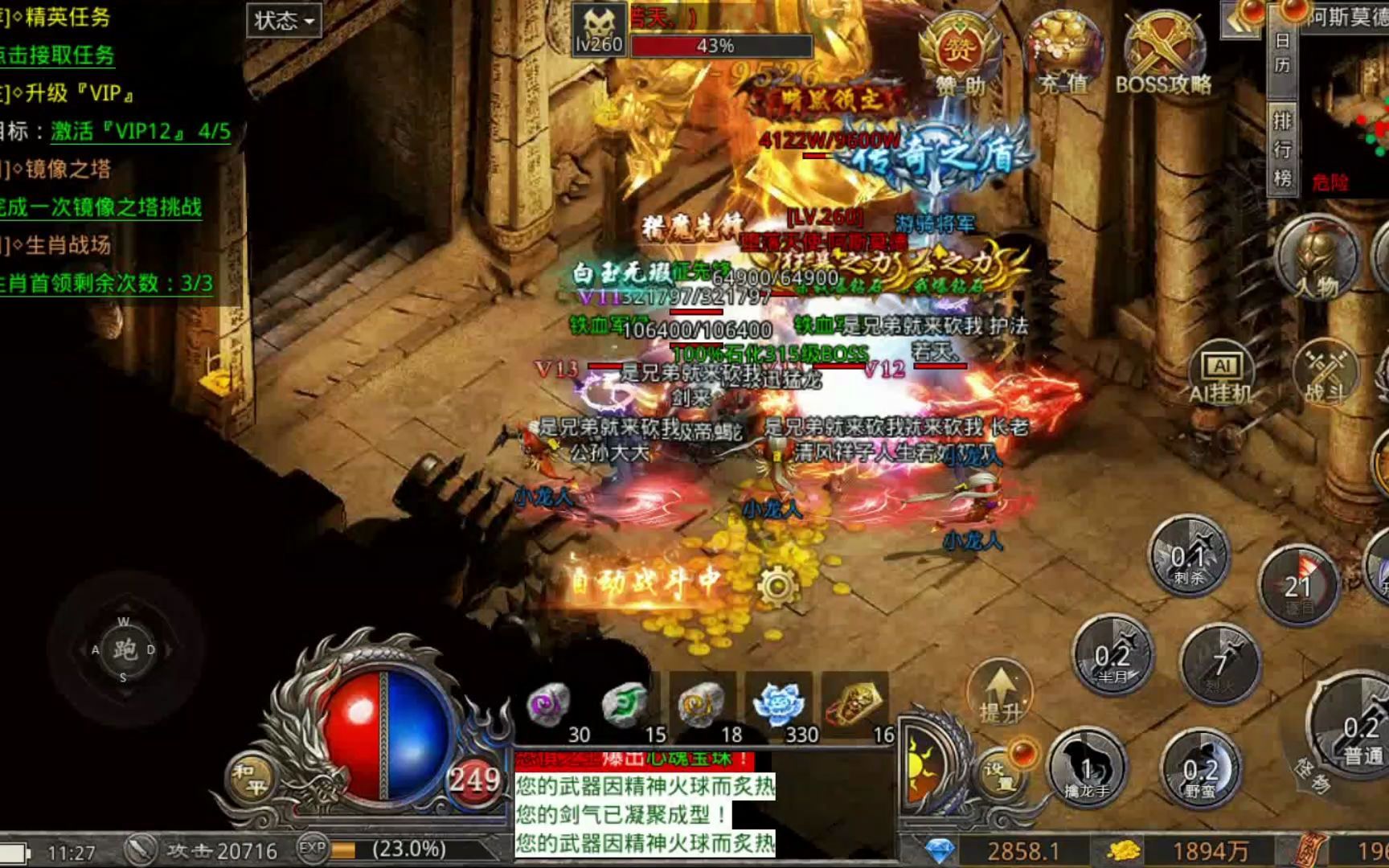This screenshot has height=868, width=1389.
Task: Open the 战斗 combat menu
Action: 1325,376
